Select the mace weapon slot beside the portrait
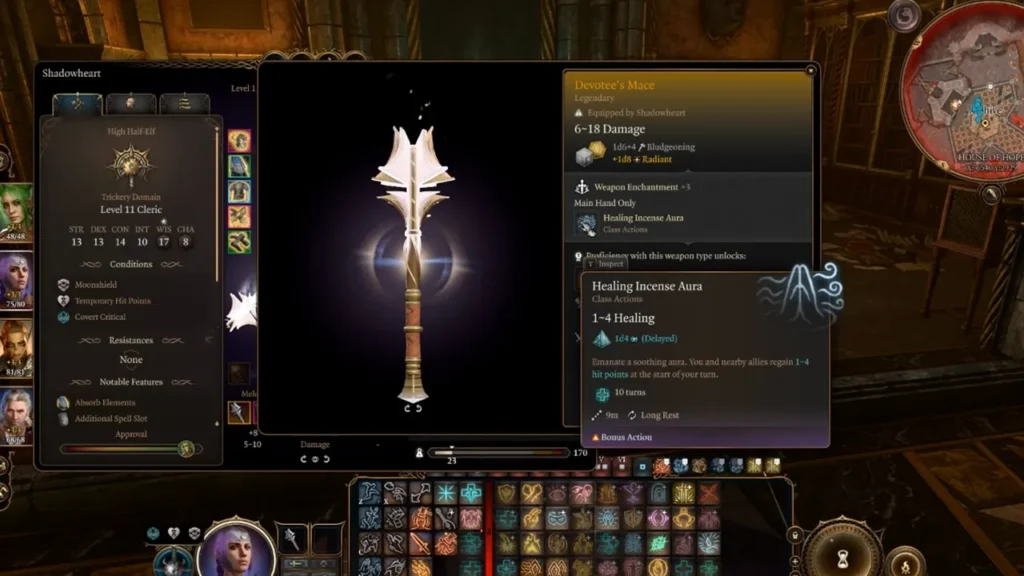This screenshot has width=1024, height=576. click(292, 540)
